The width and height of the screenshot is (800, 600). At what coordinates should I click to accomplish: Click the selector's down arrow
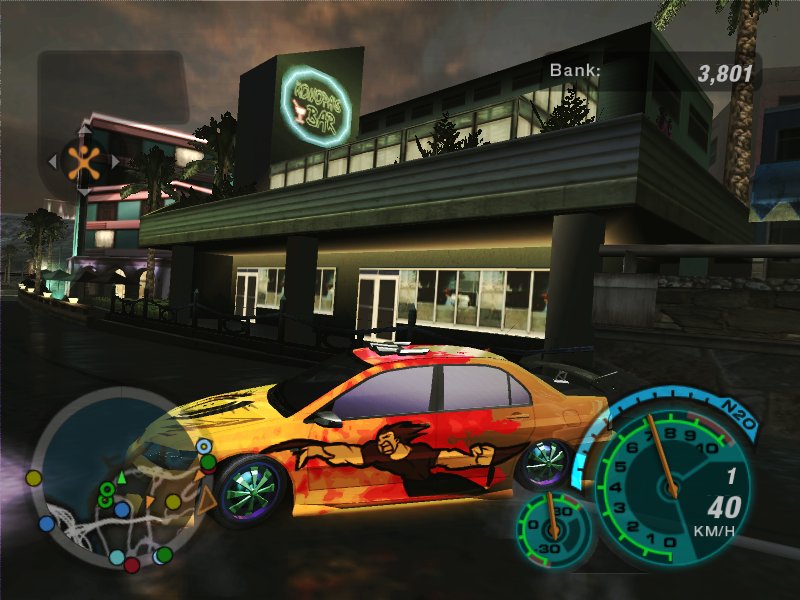pos(84,191)
